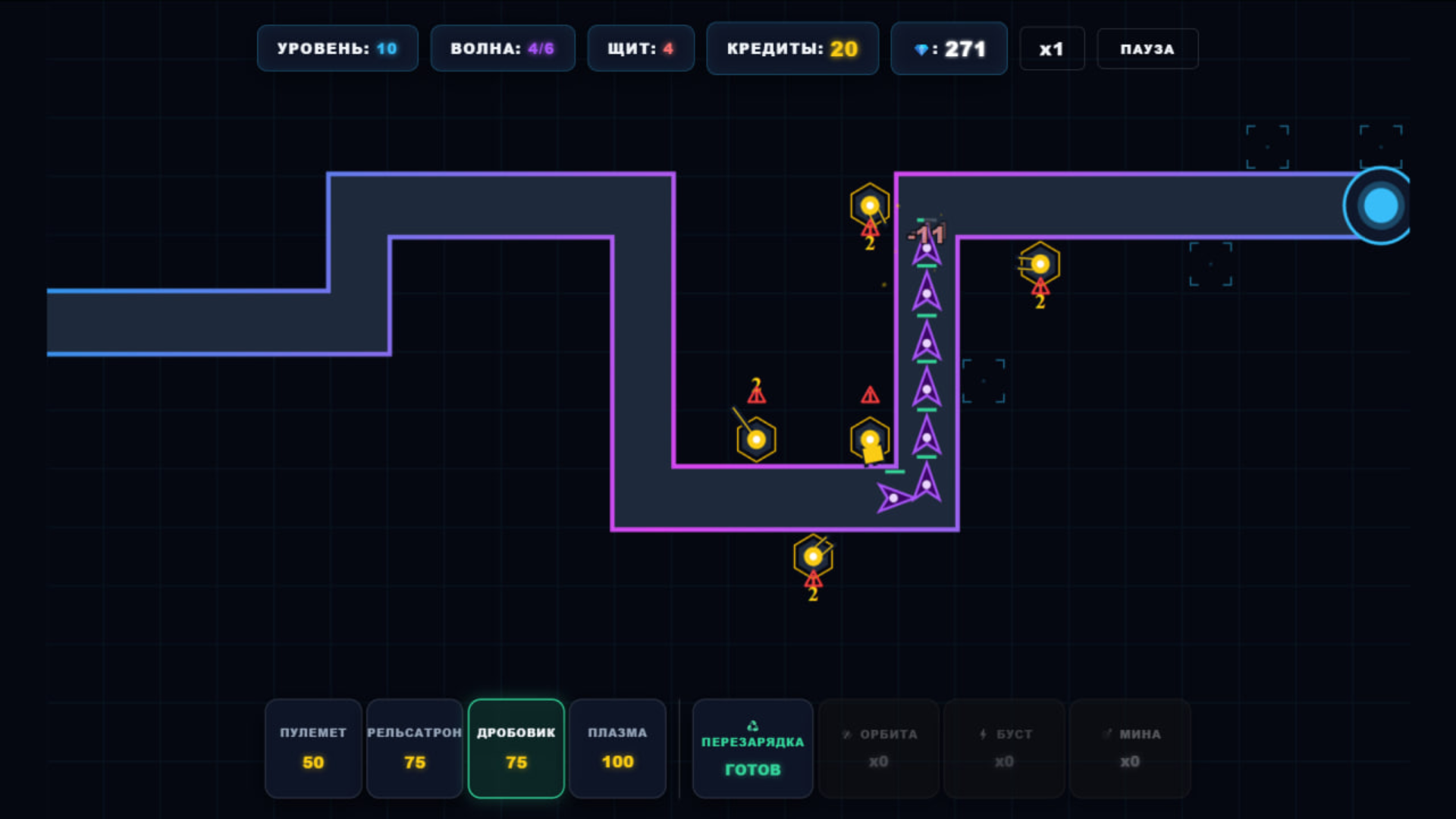1456x819 pixels.
Task: Click the ЩИТ 4 status panel
Action: coord(640,48)
